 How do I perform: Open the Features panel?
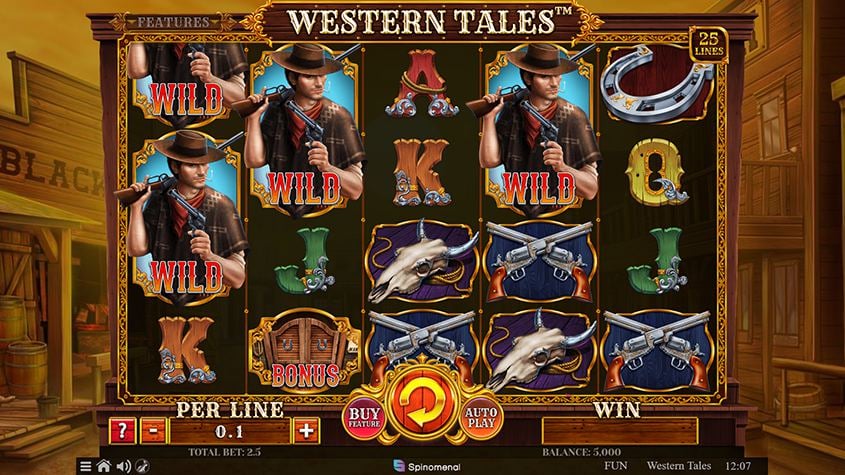[172, 20]
